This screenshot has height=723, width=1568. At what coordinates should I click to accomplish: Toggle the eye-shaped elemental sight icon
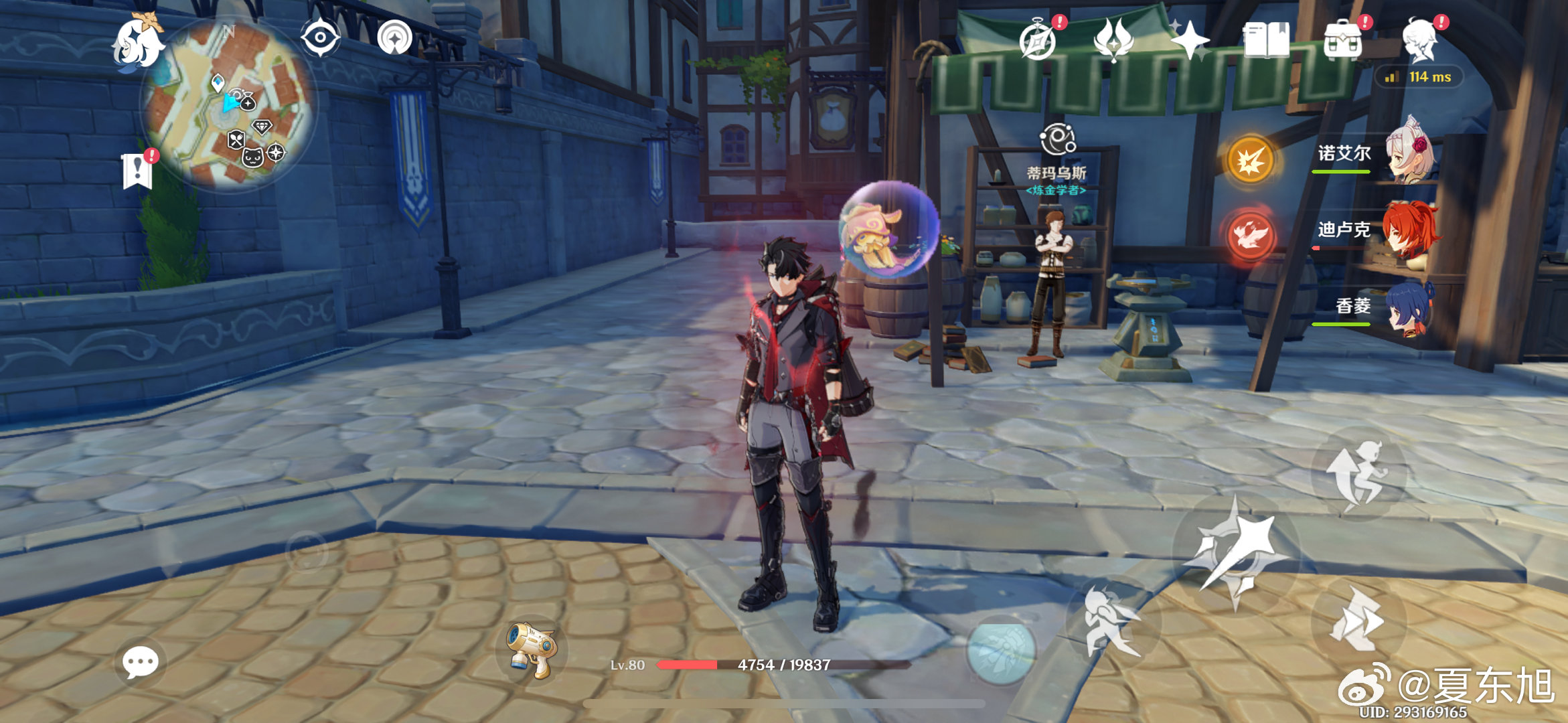click(319, 37)
